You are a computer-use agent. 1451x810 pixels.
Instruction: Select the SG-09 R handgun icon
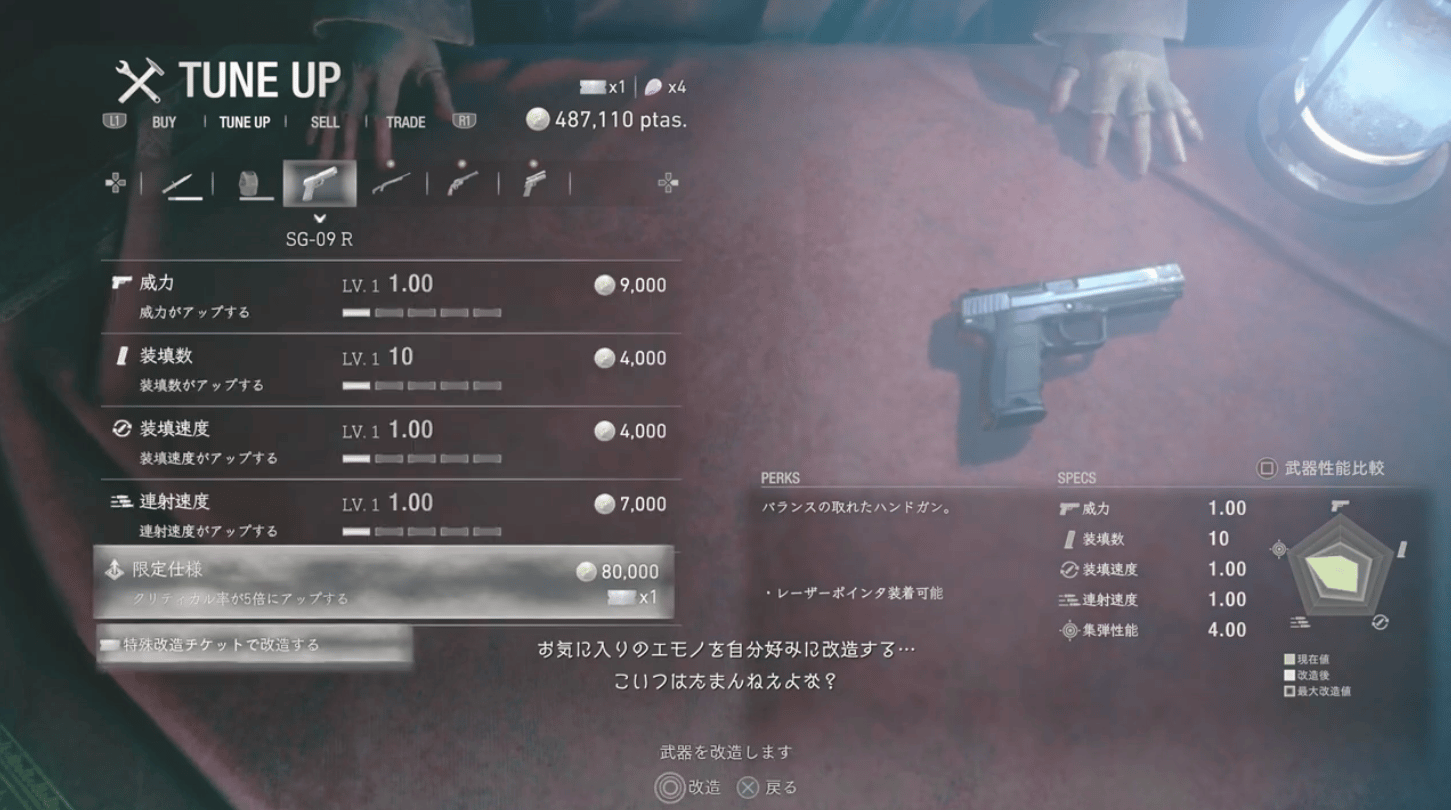click(320, 184)
